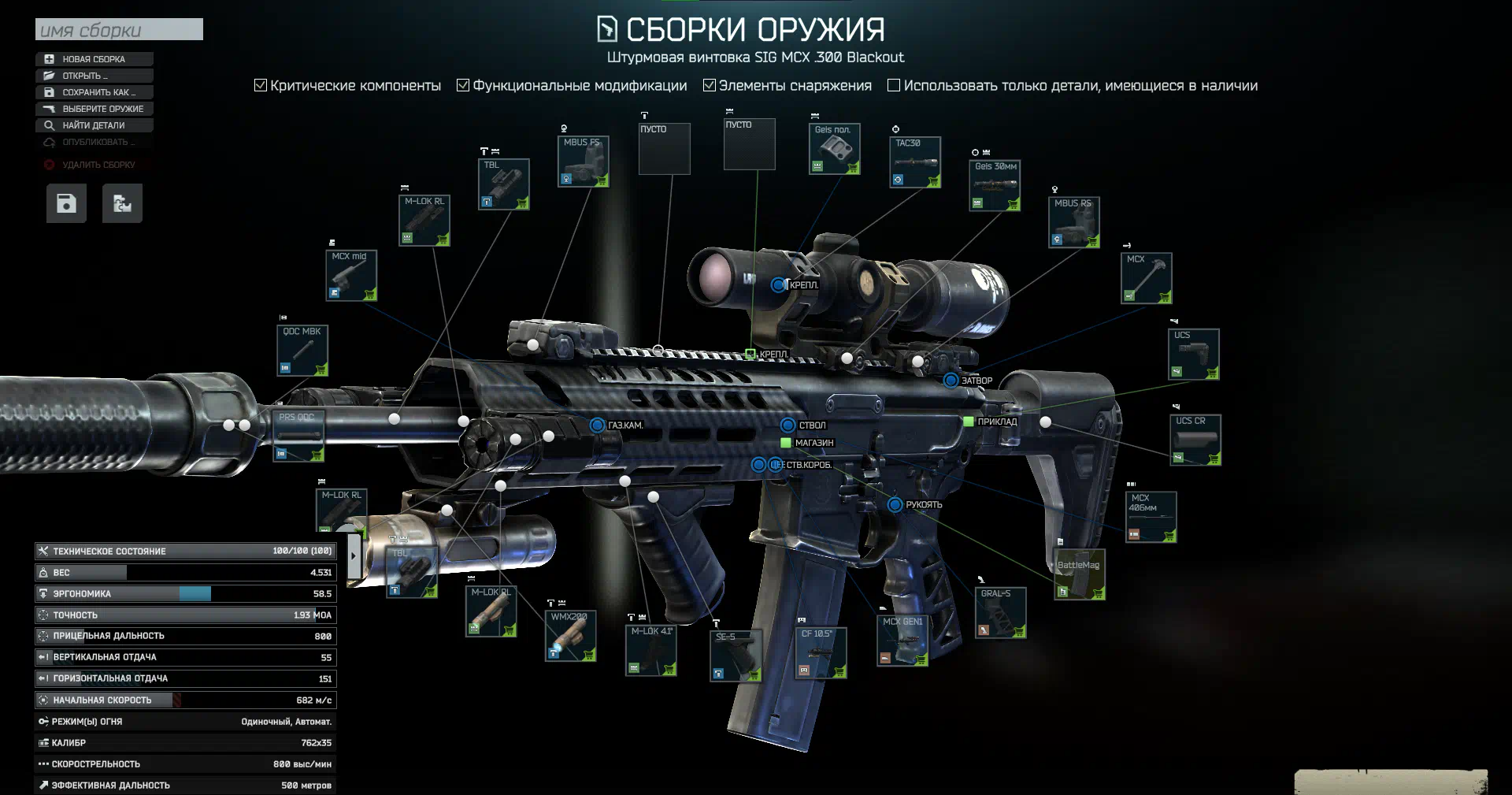
Task: Select the BattleMag magazine slot
Action: coord(1079,574)
